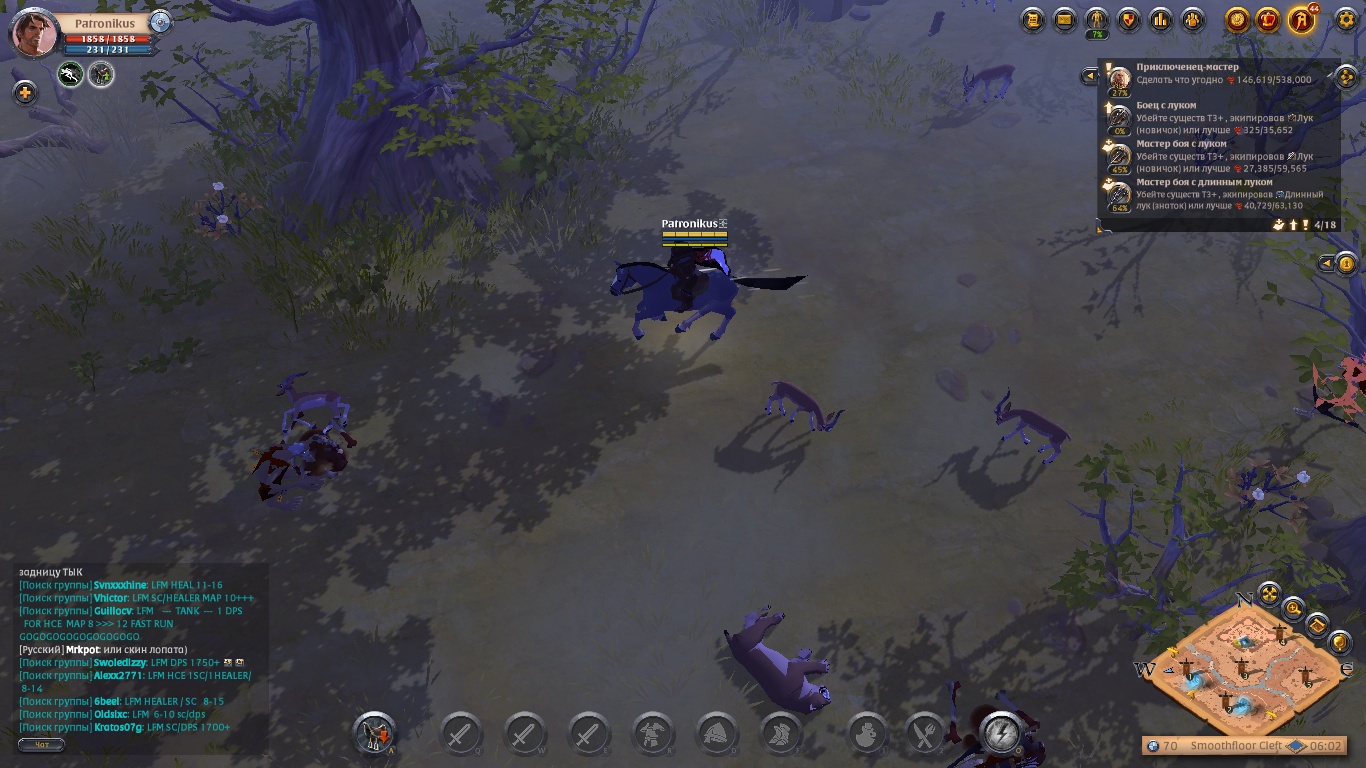Click Patronikus character portrait
1366x768 pixels.
(x=33, y=33)
